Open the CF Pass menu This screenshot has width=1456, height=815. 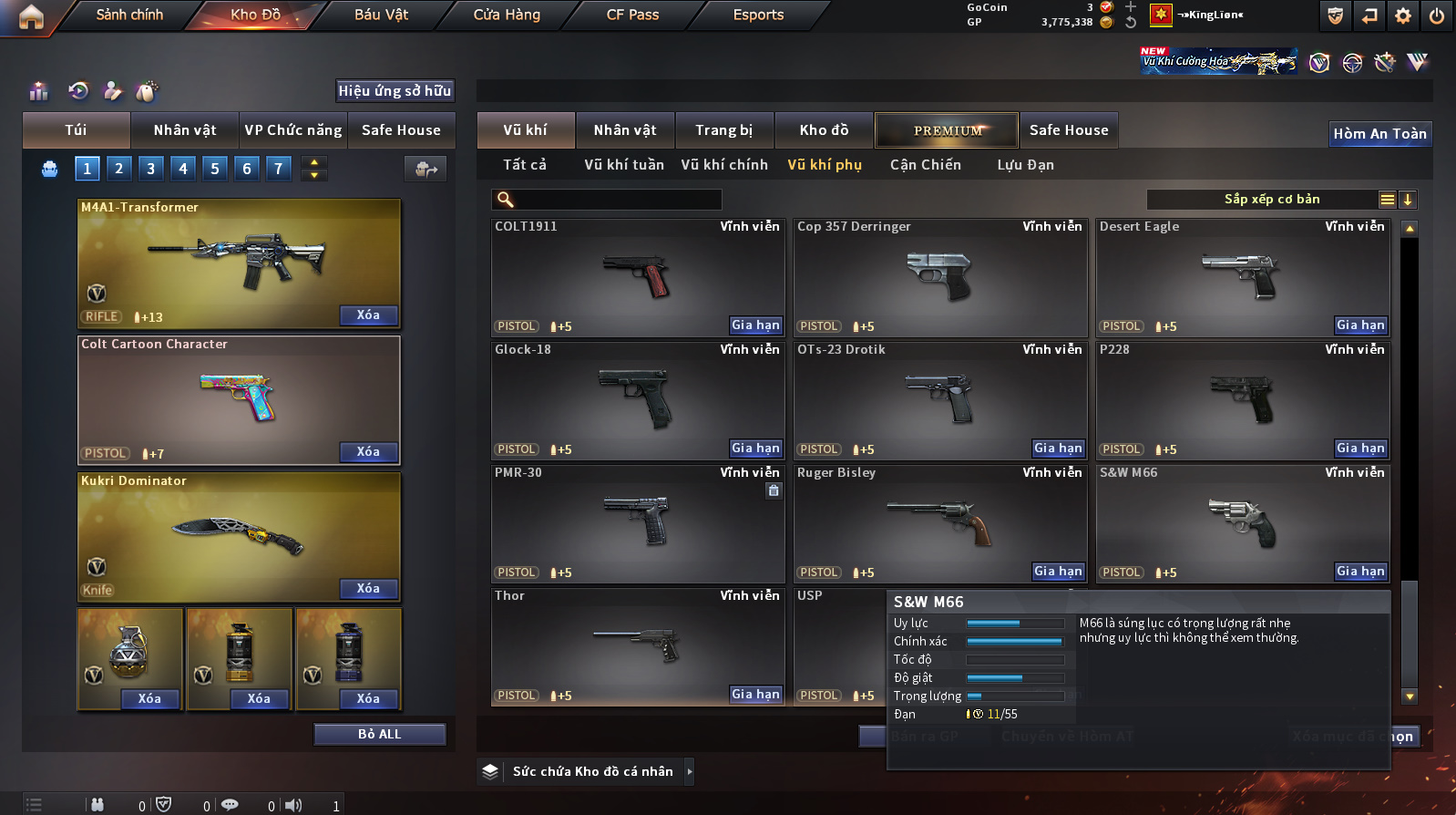click(632, 15)
